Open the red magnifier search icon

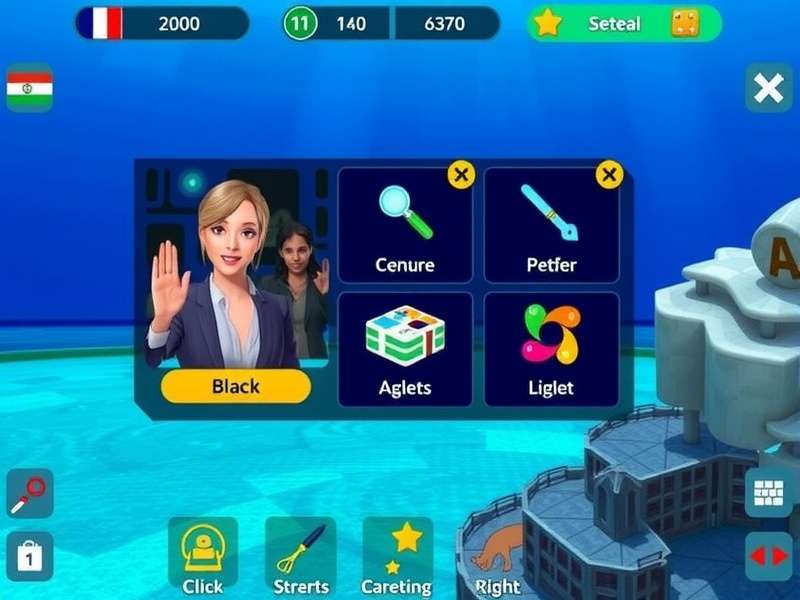[29, 493]
